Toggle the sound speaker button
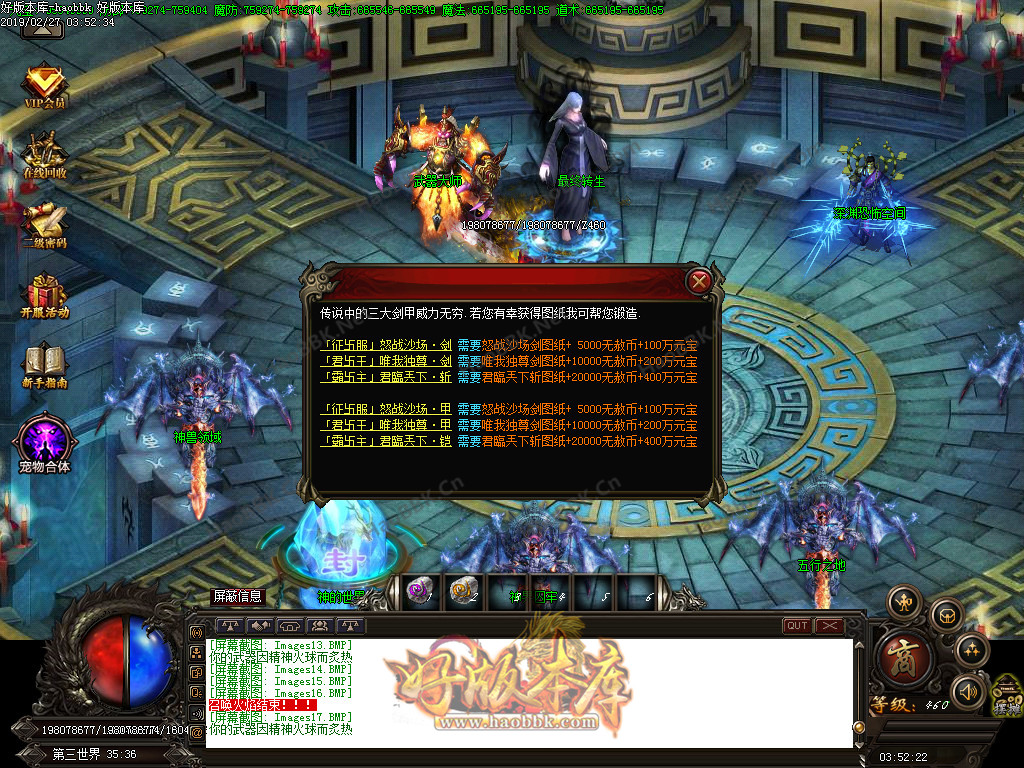This screenshot has height=768, width=1024. click(x=966, y=691)
